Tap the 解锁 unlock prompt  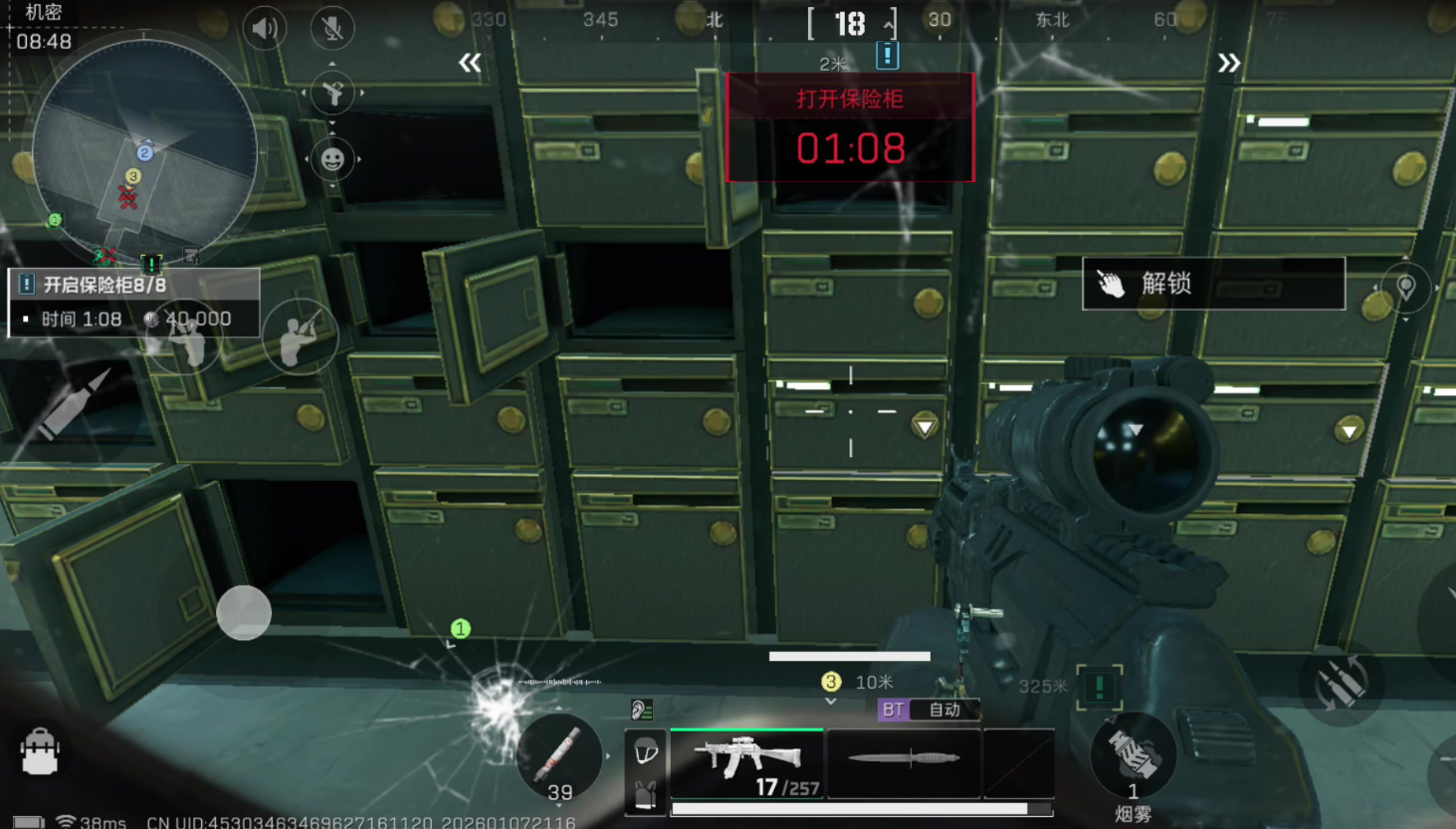1212,284
